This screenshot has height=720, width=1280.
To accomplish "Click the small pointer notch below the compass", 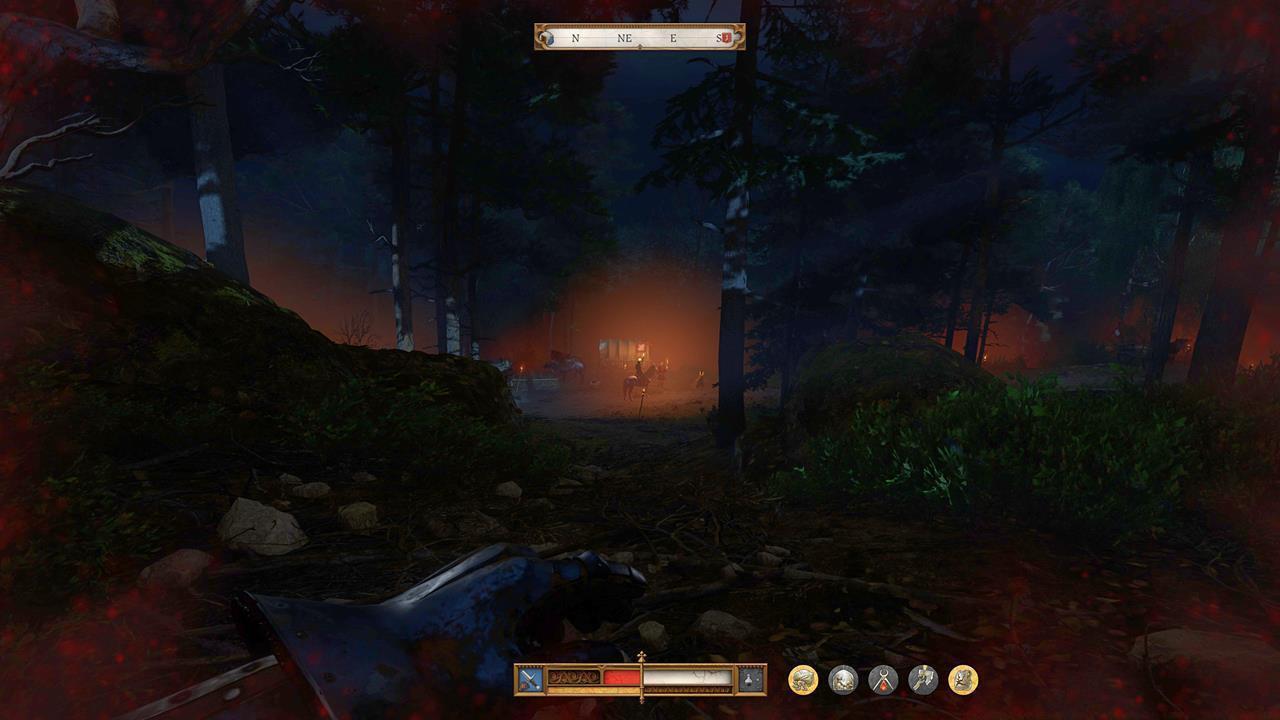I will (x=640, y=45).
